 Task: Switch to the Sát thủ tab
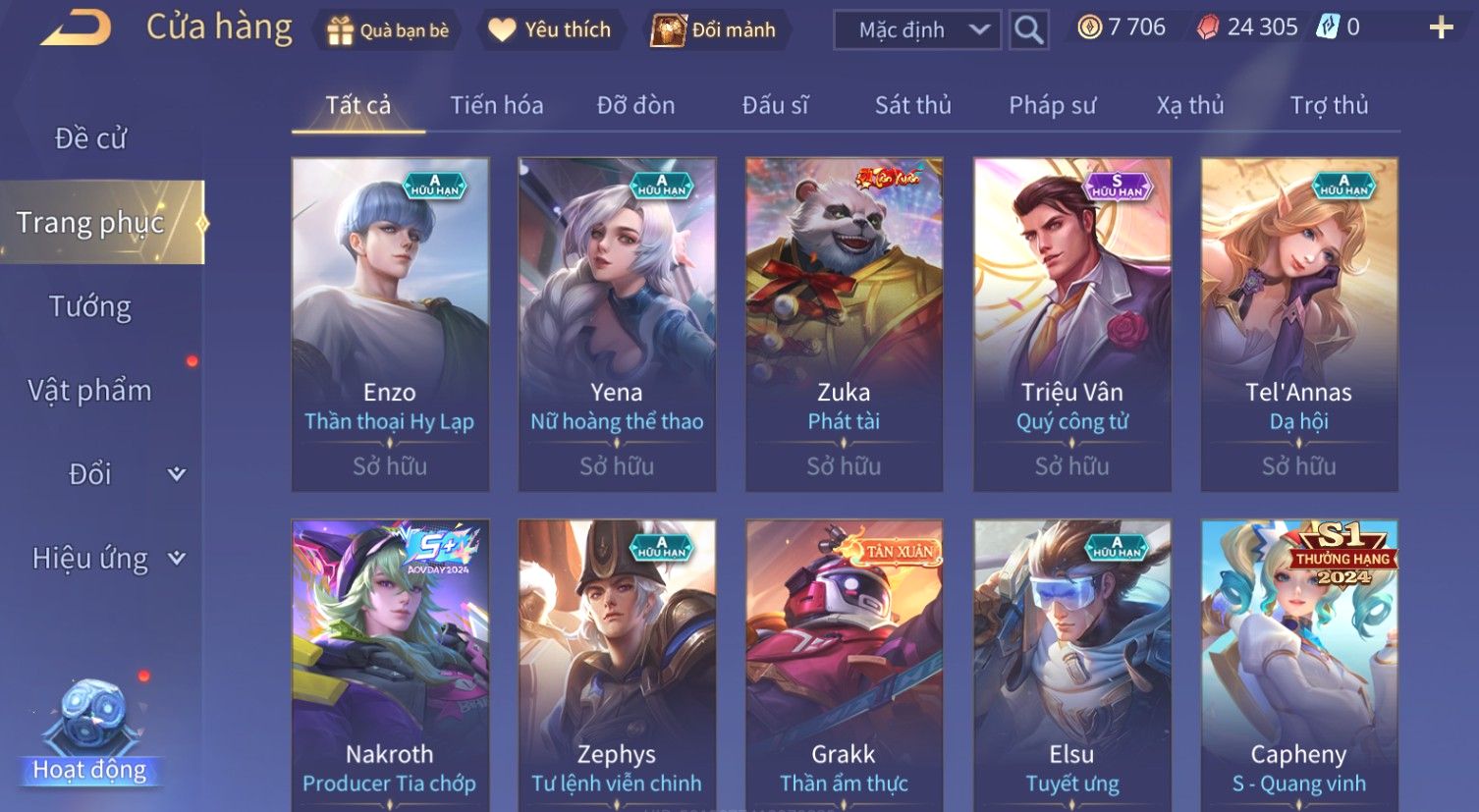pos(912,105)
